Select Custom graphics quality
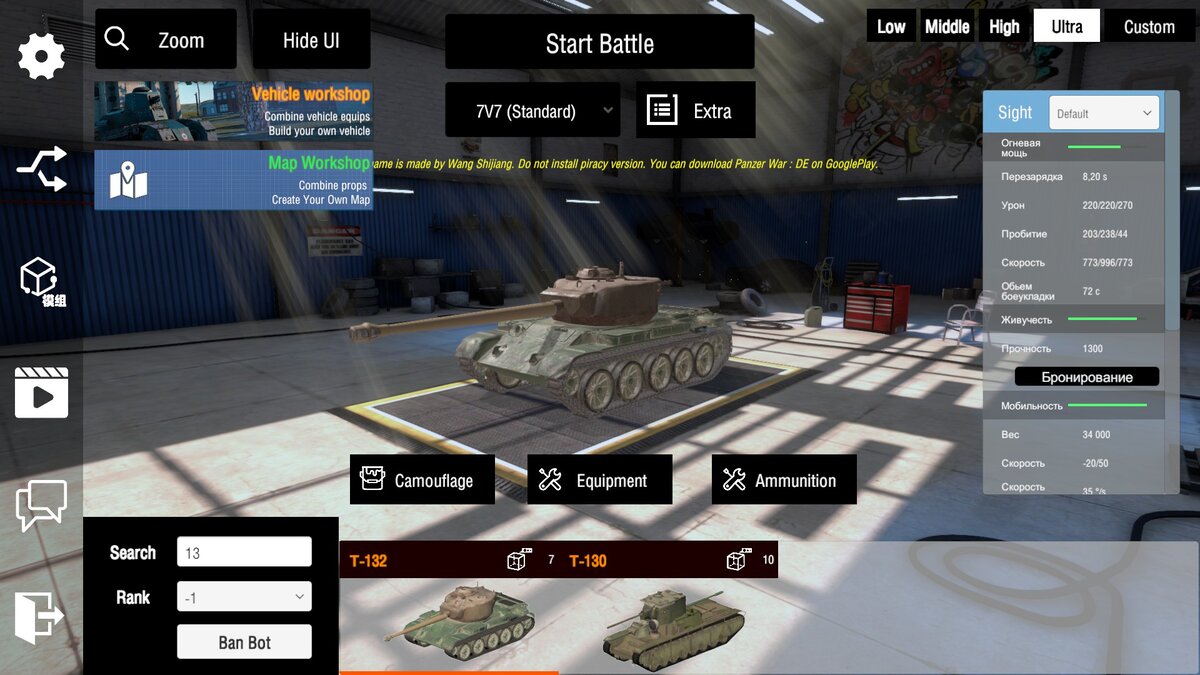 (1149, 27)
